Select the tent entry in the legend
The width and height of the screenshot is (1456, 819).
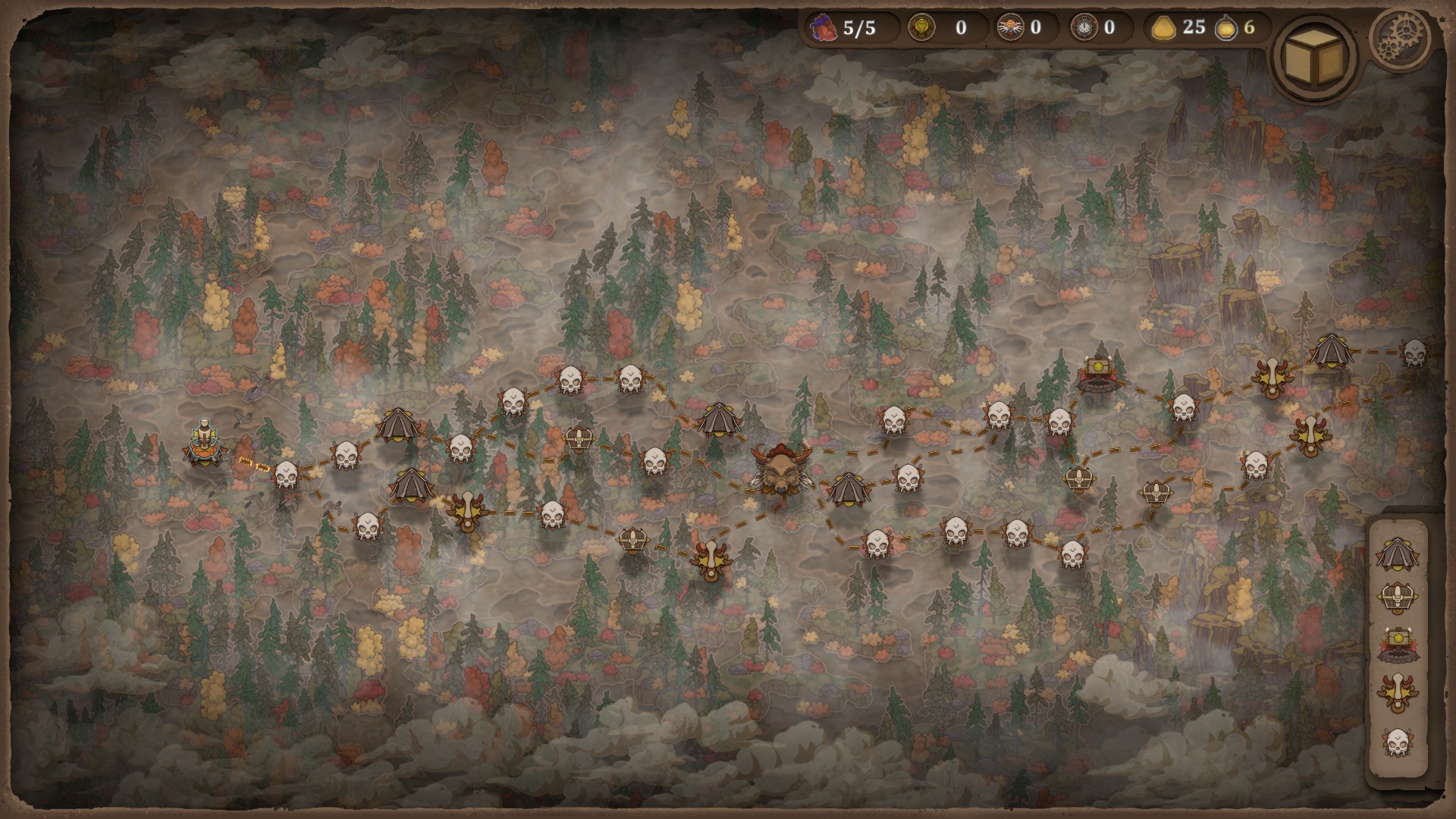tap(1397, 554)
